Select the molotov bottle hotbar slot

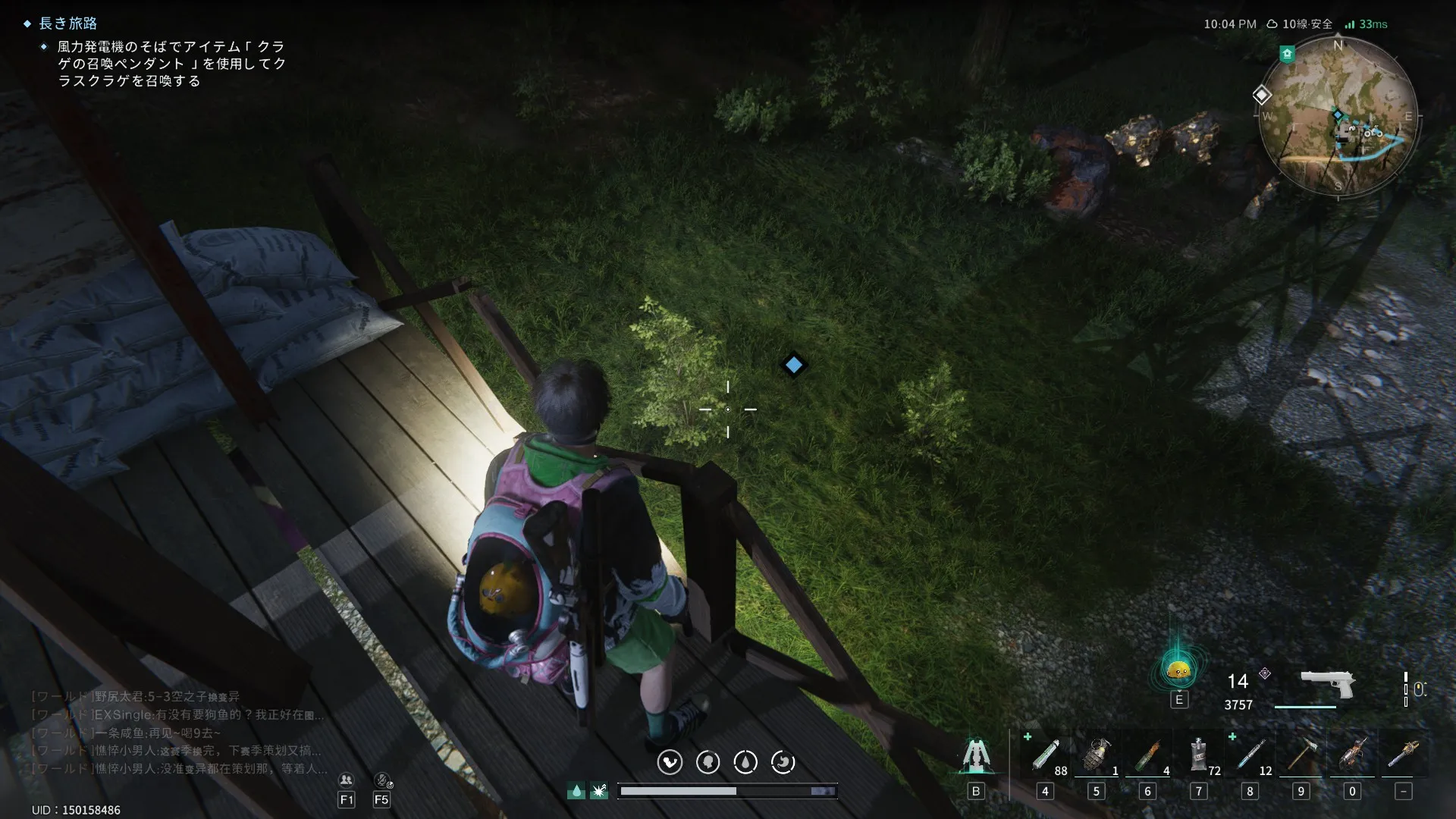click(1147, 755)
